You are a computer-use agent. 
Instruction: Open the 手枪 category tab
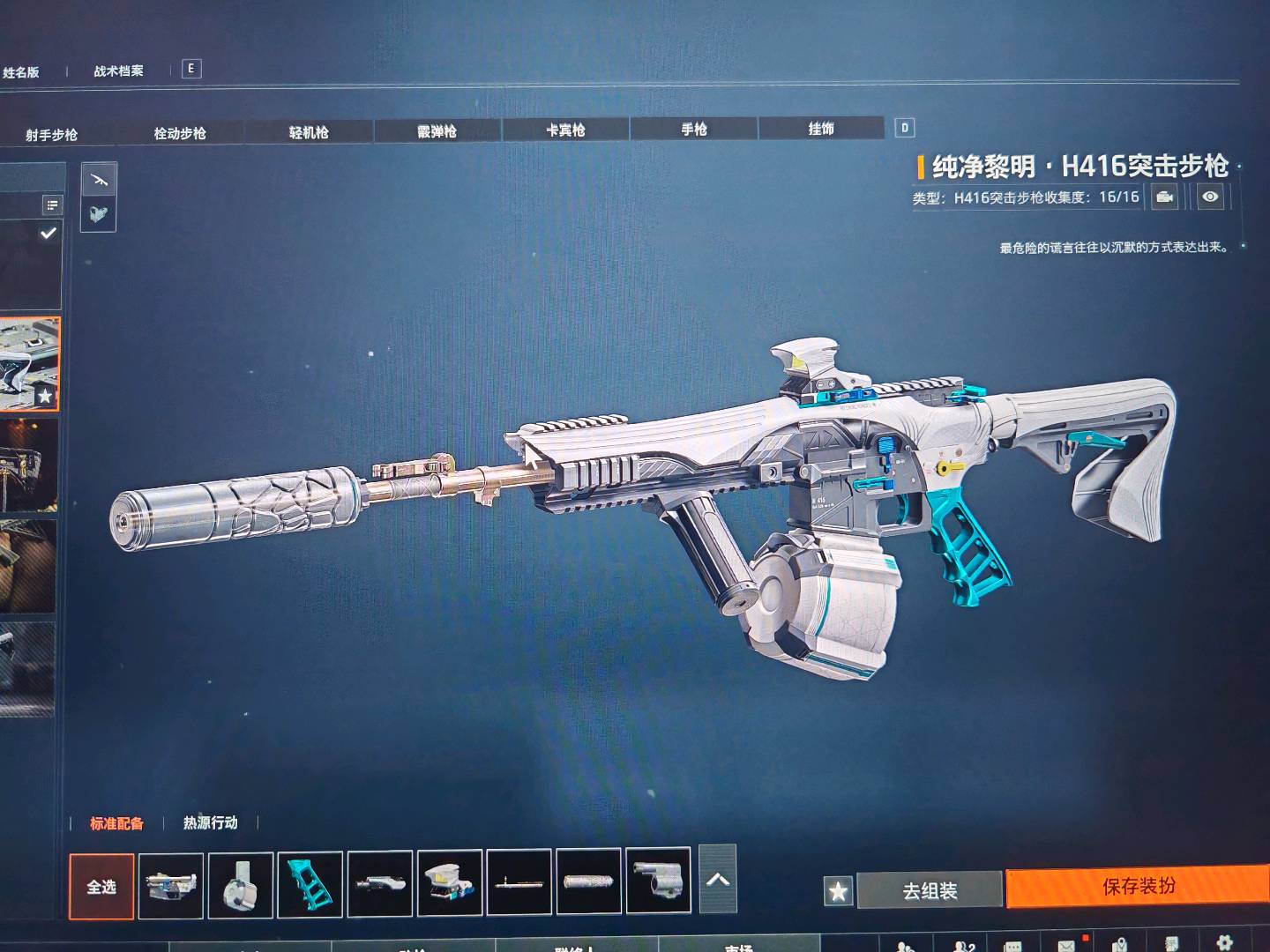click(694, 130)
